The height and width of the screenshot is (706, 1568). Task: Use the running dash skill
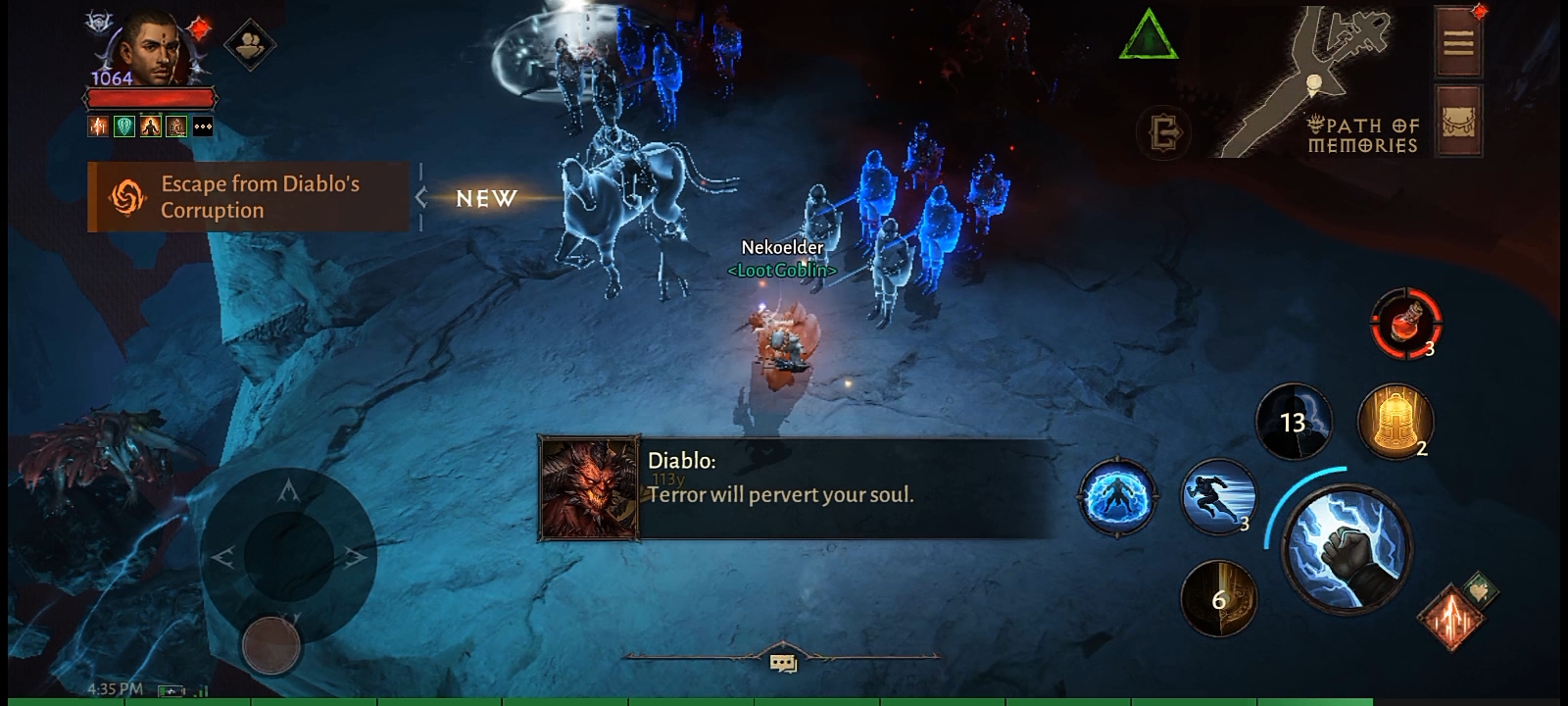(x=1217, y=496)
